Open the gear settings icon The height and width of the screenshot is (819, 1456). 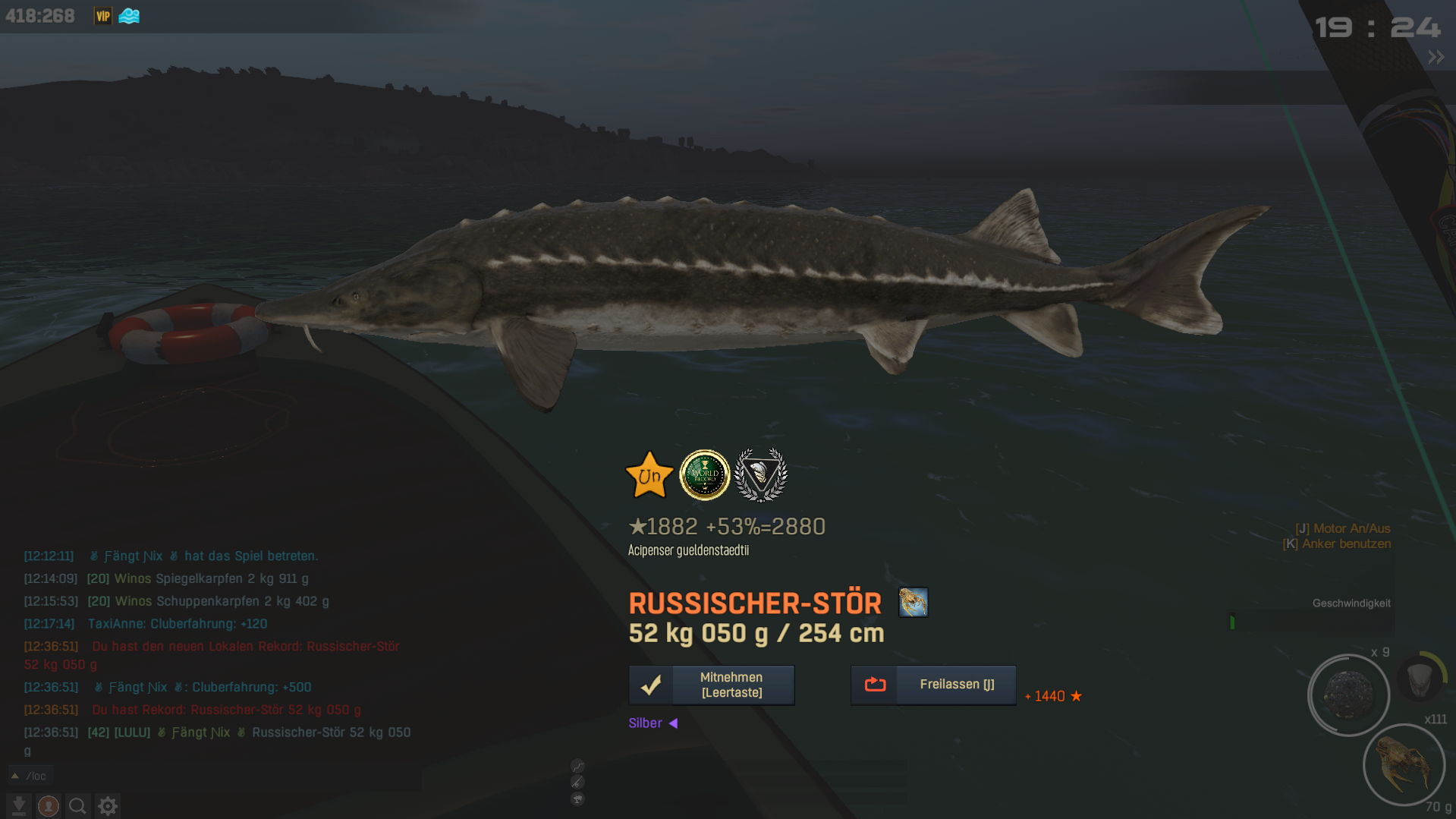pyautogui.click(x=108, y=805)
